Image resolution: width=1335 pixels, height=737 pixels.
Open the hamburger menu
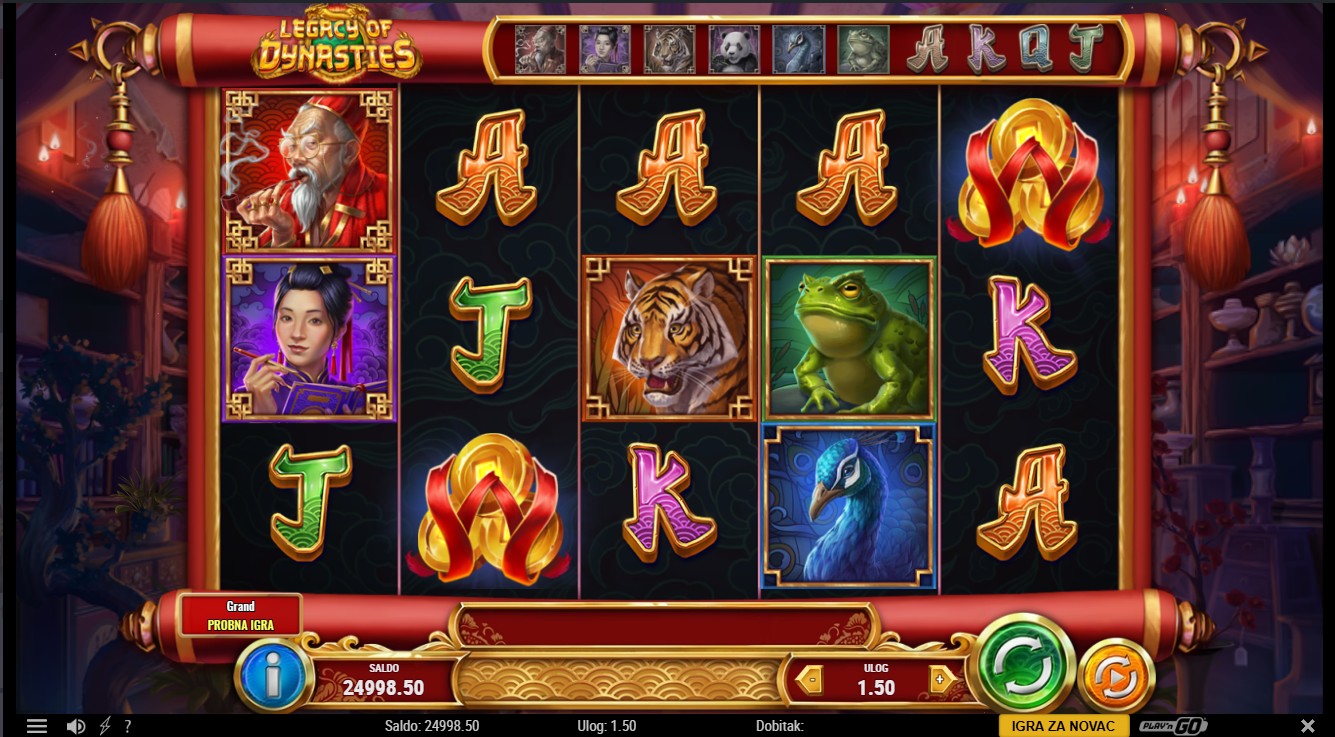37,726
